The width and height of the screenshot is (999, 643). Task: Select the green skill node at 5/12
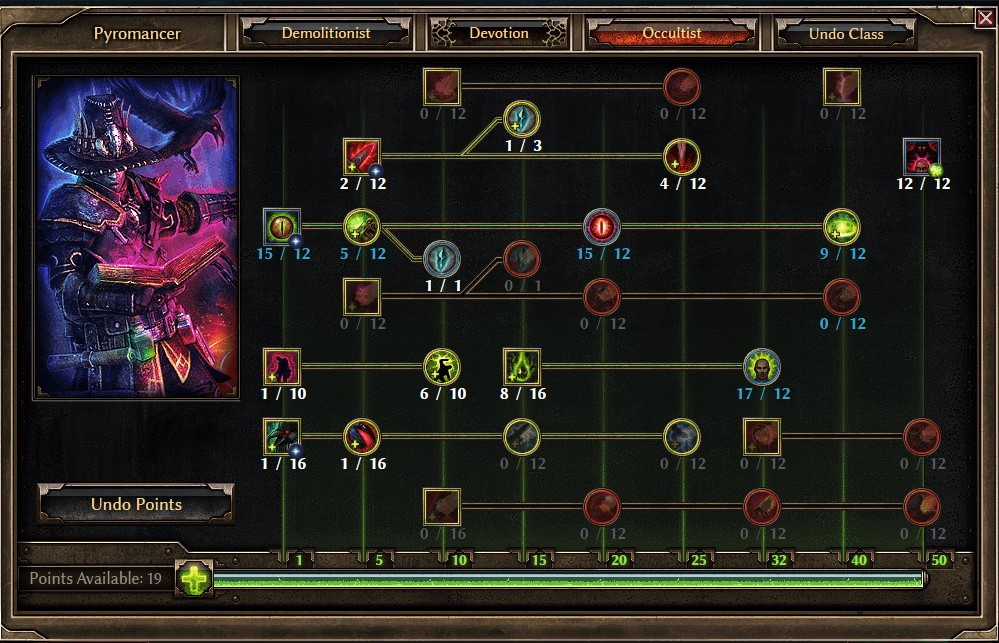362,227
